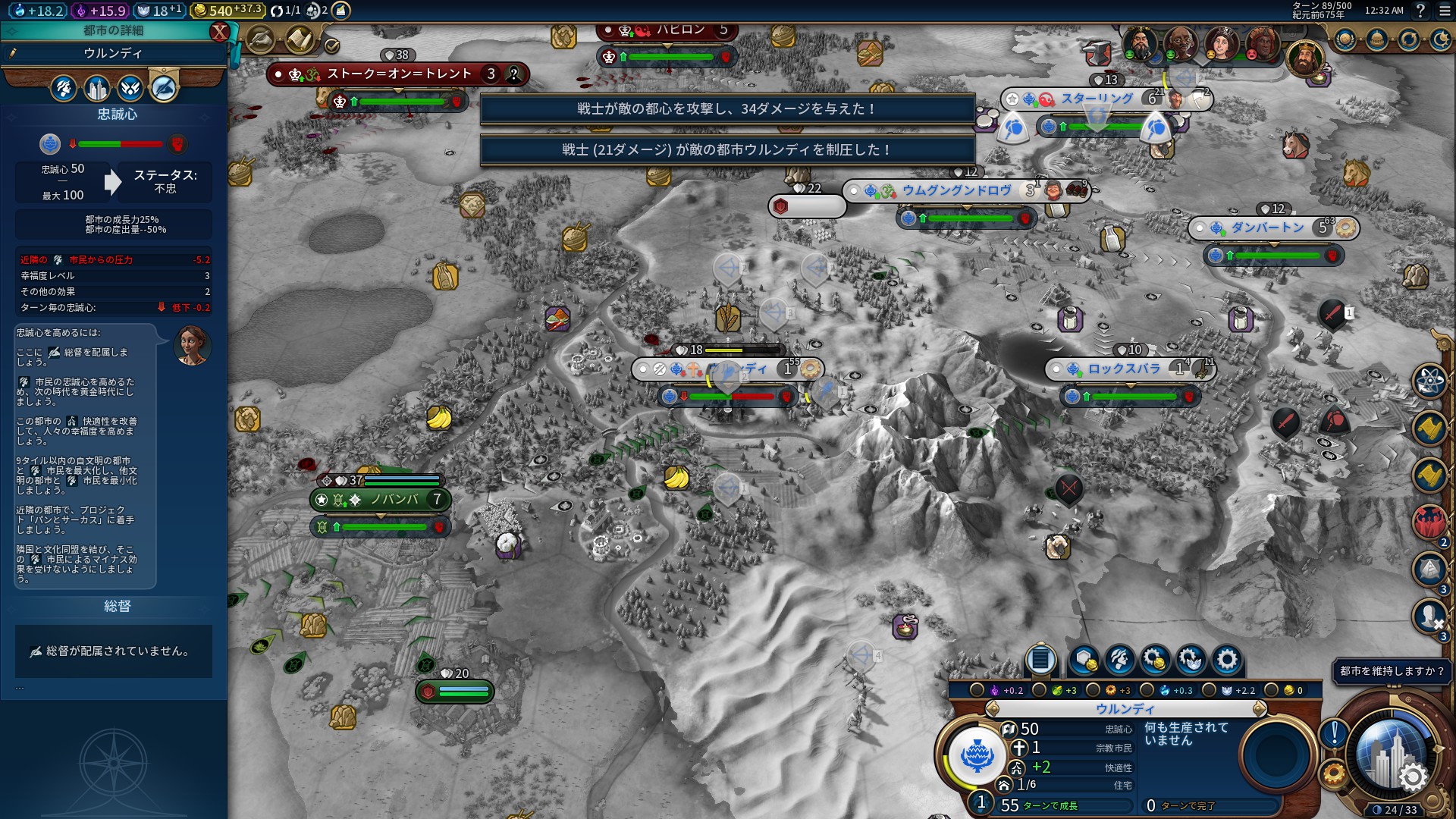Close the city details panel
This screenshot has width=1456, height=819.
(219, 32)
